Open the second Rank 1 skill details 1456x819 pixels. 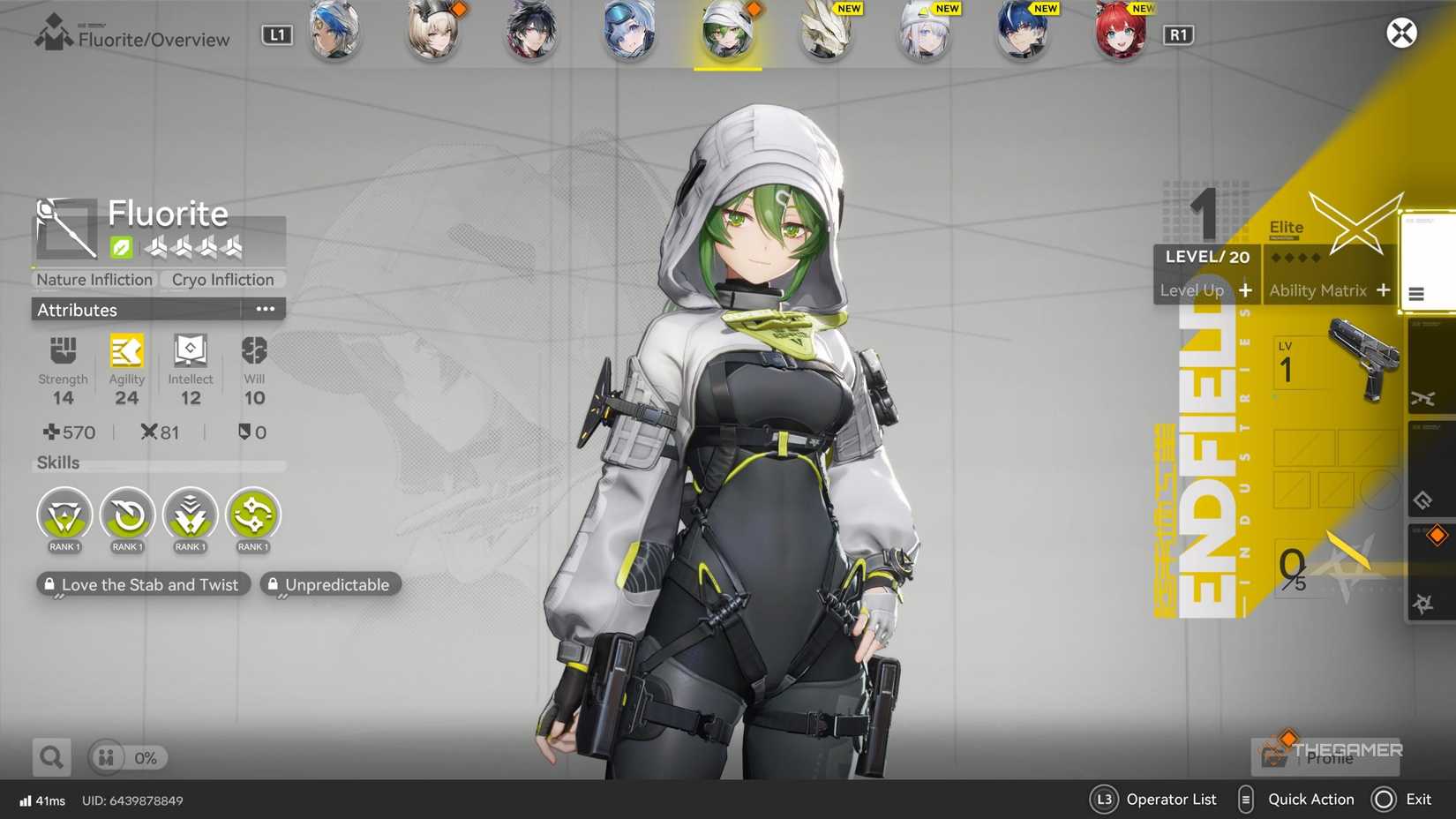pyautogui.click(x=127, y=516)
